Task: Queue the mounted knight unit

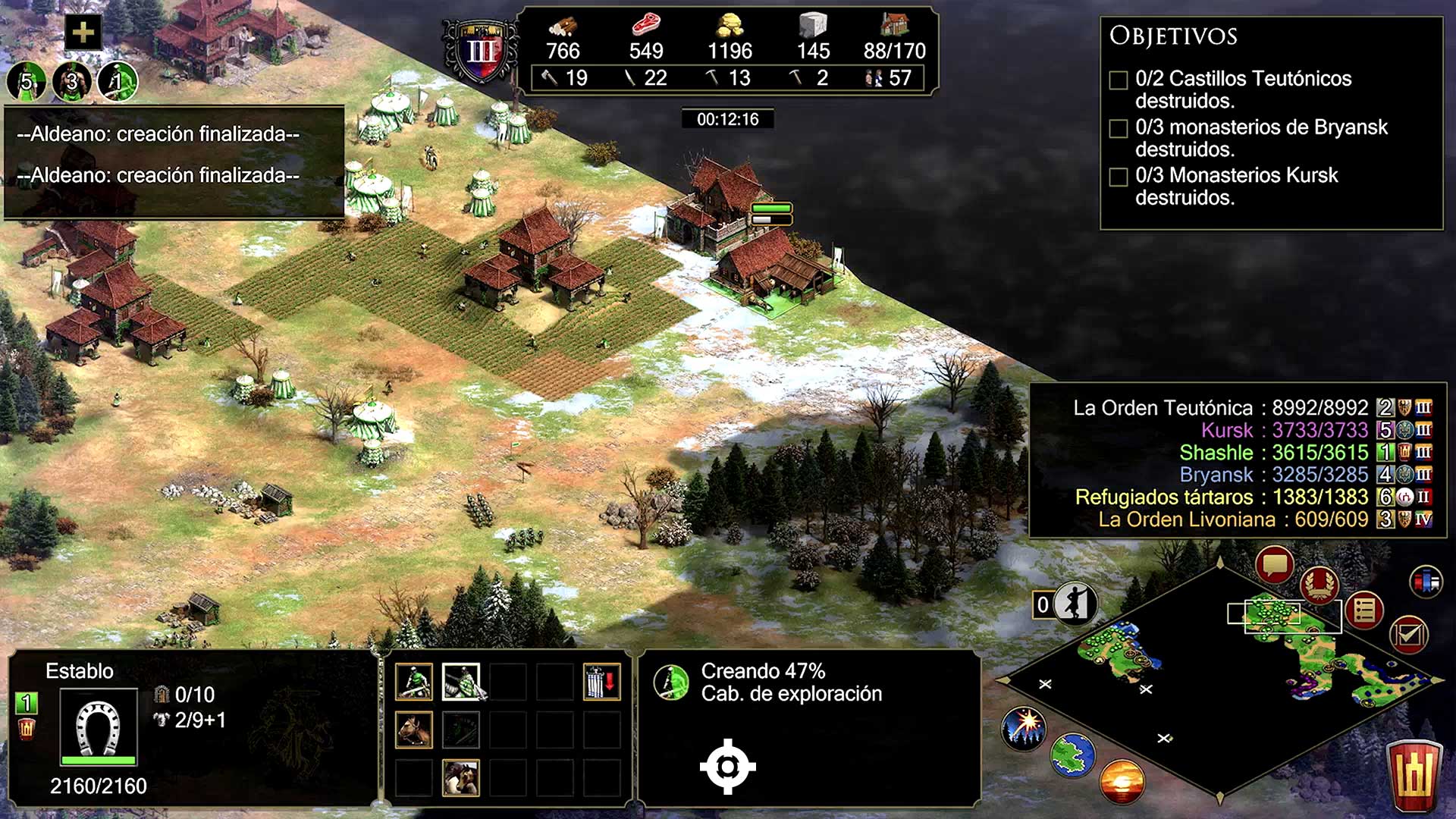Action: 461,682
